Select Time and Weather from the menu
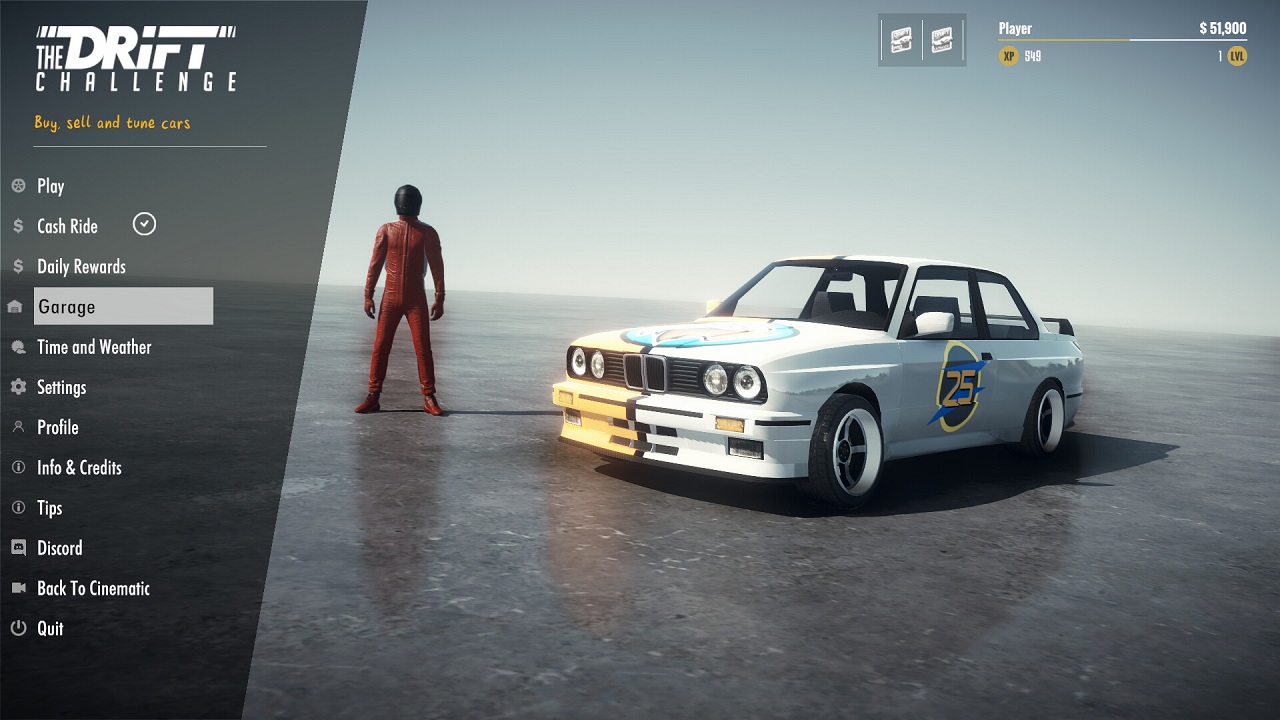This screenshot has width=1280, height=720. point(94,347)
